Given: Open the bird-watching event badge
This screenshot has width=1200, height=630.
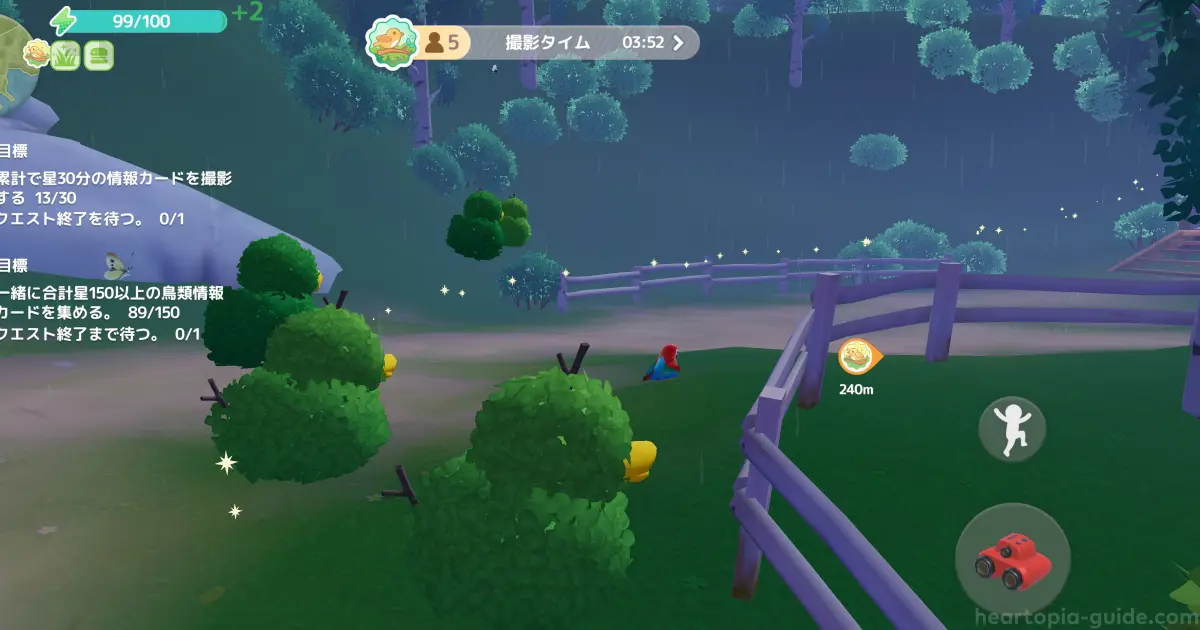Looking at the screenshot, I should [392, 42].
